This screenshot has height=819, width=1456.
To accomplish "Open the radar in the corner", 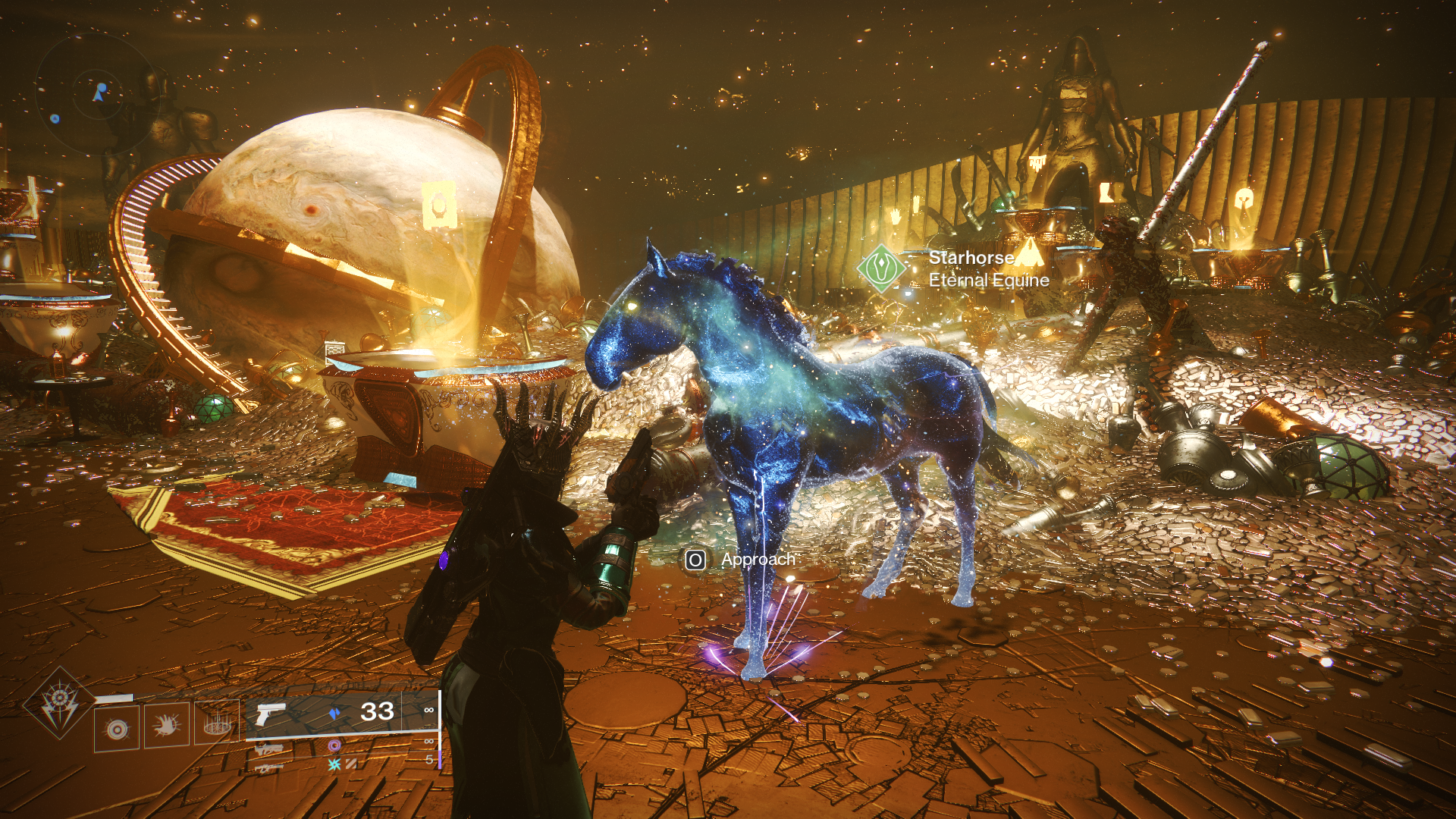I will coord(96,94).
